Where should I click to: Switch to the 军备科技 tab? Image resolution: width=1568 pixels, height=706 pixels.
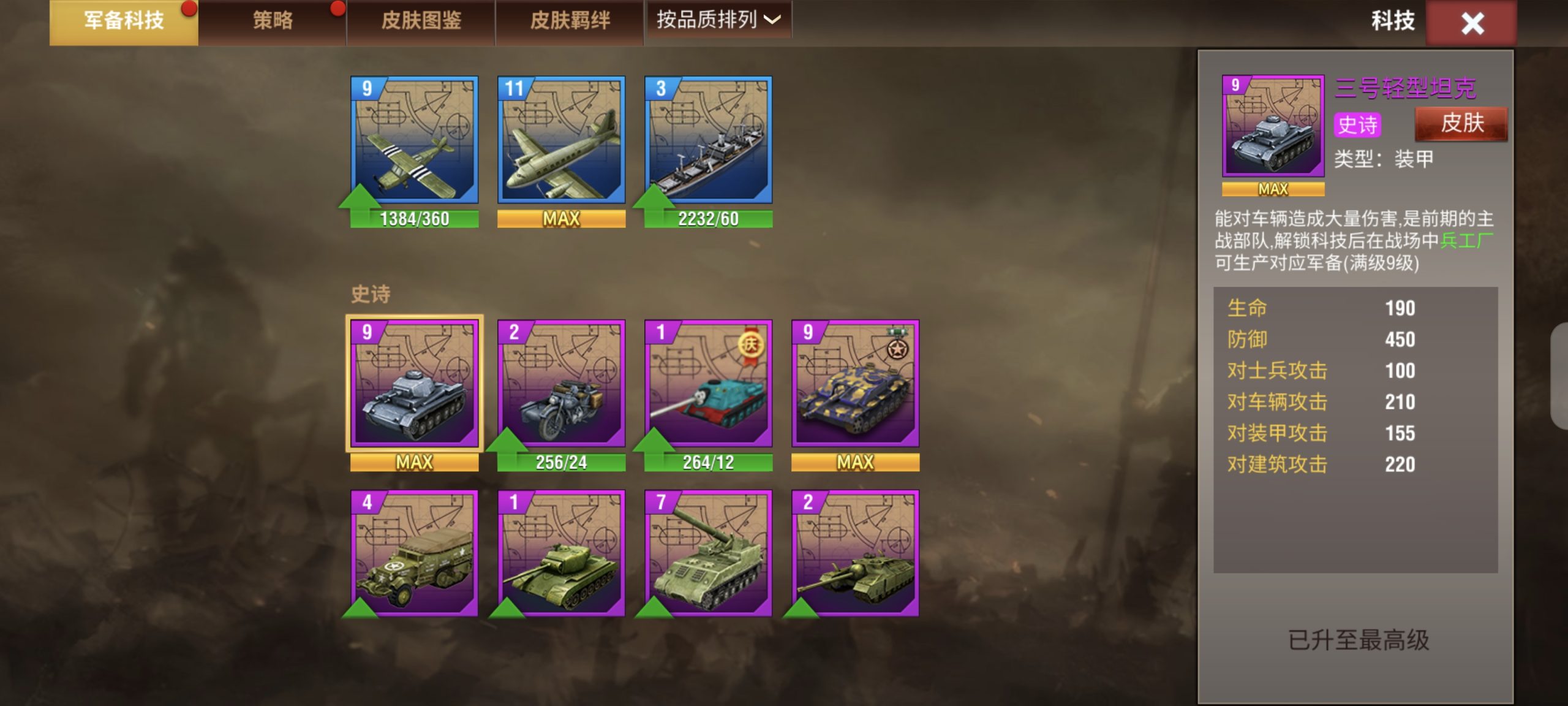pyautogui.click(x=124, y=21)
